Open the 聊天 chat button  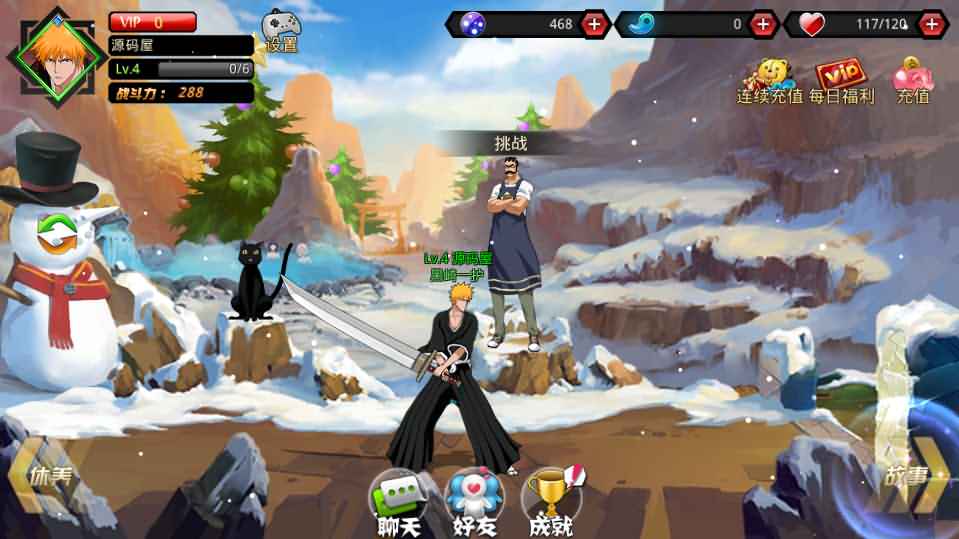tap(397, 503)
